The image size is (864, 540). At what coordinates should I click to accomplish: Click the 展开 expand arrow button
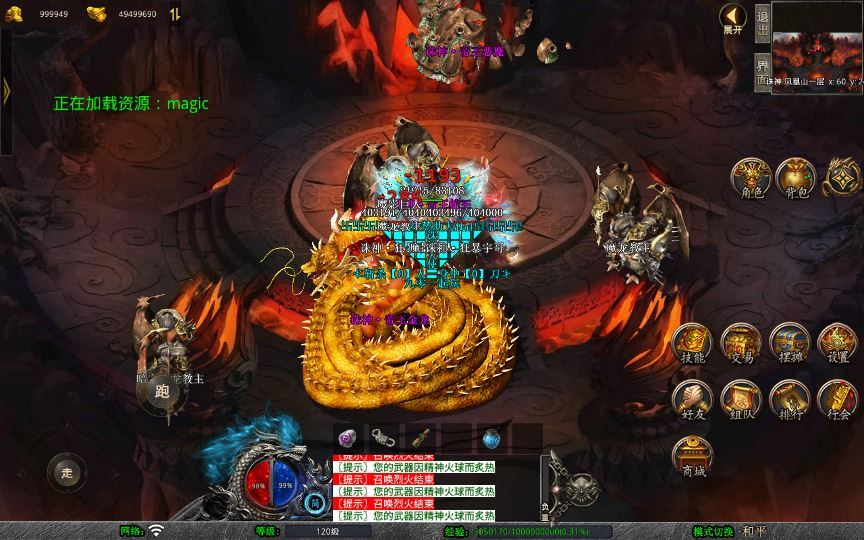[x=734, y=19]
